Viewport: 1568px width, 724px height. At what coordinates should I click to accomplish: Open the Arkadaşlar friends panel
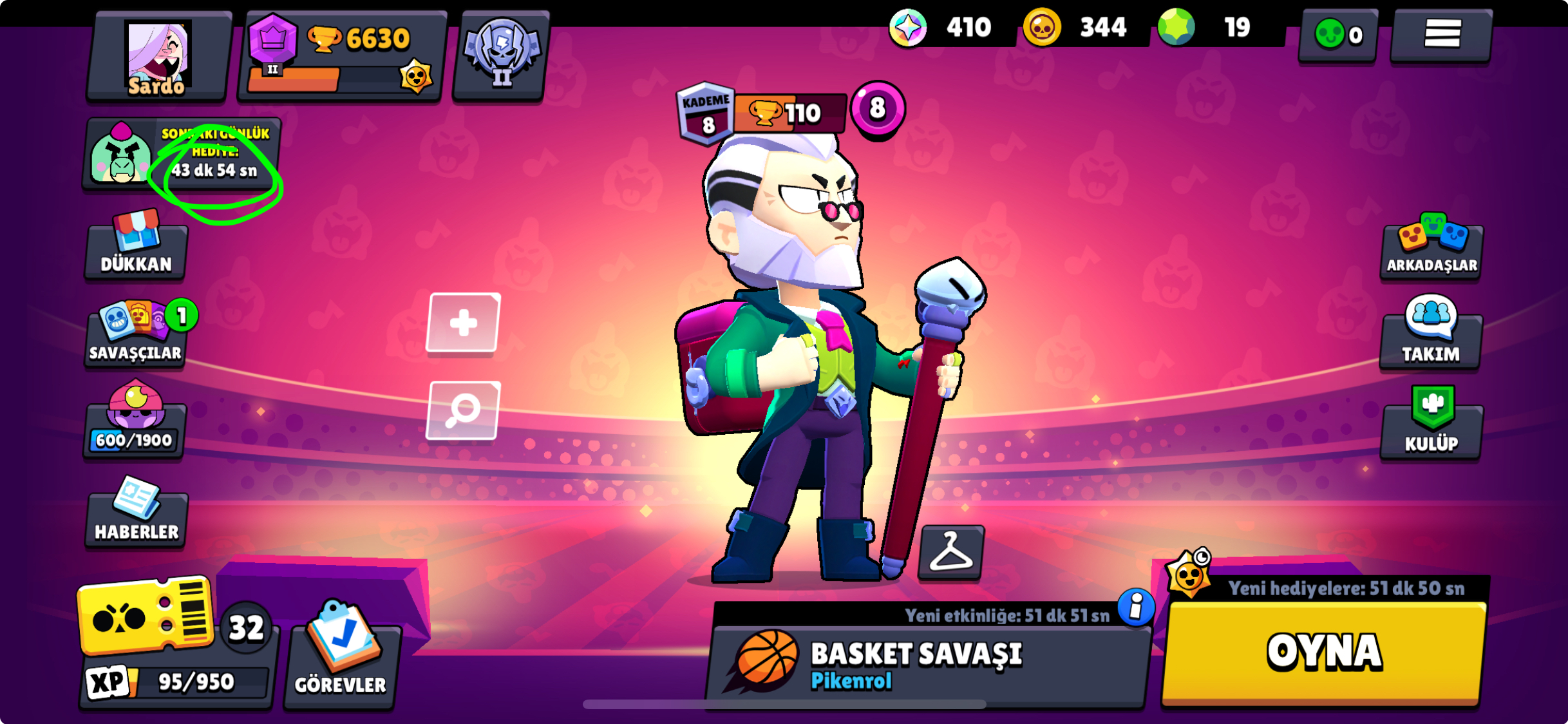(1431, 251)
